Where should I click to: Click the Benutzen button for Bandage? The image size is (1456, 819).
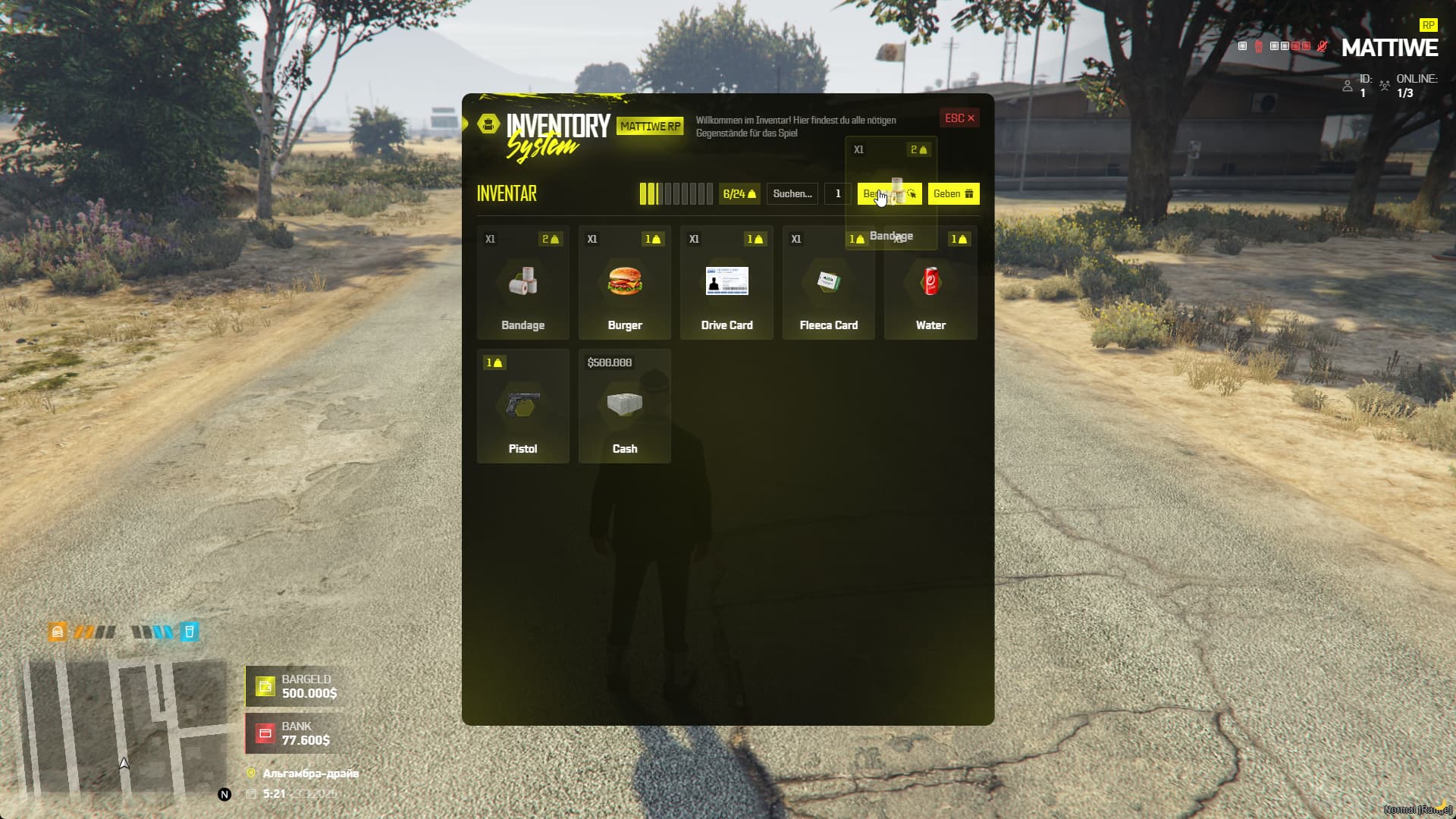889,194
